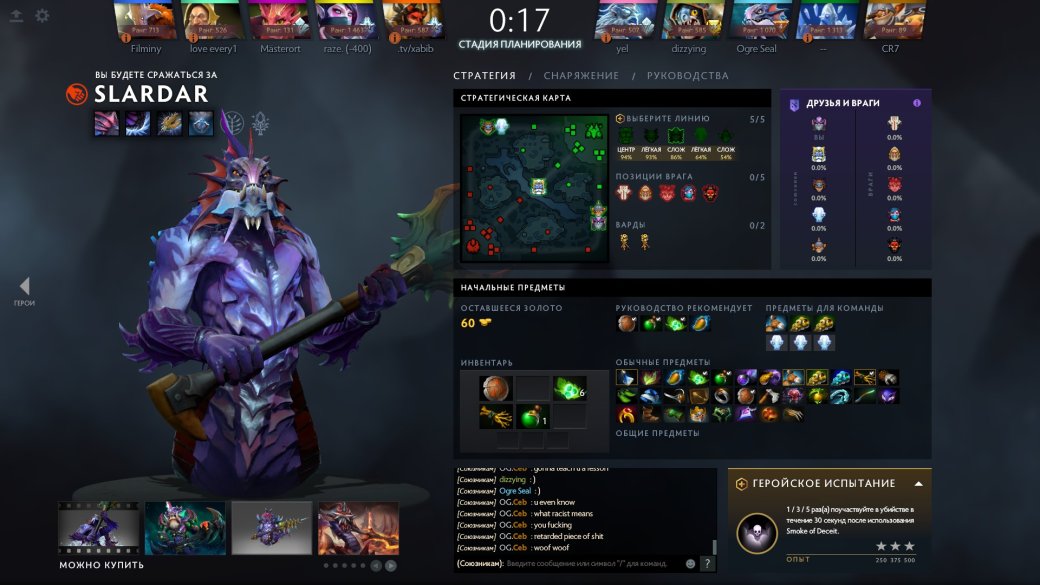Screen dimensions: 1040x585
Task: Select the Stout Shield in inventory
Action: 495,389
